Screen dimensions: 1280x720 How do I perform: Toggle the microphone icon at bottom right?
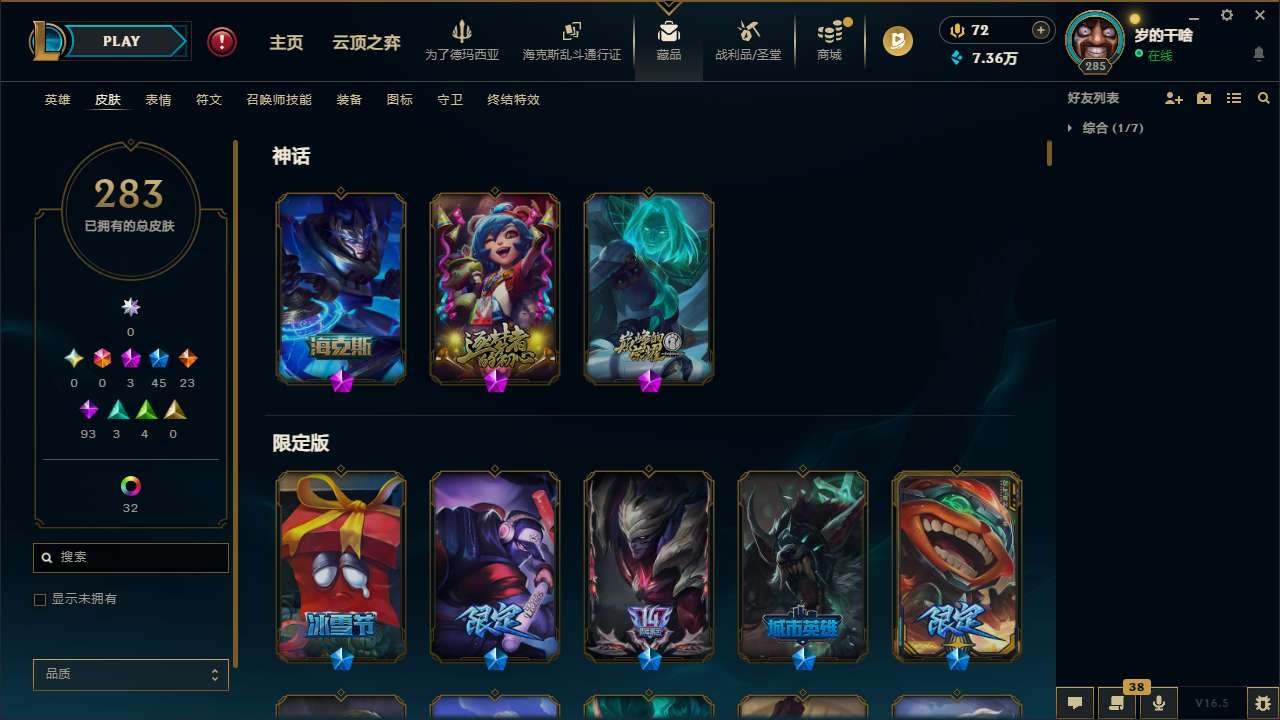pyautogui.click(x=1158, y=702)
